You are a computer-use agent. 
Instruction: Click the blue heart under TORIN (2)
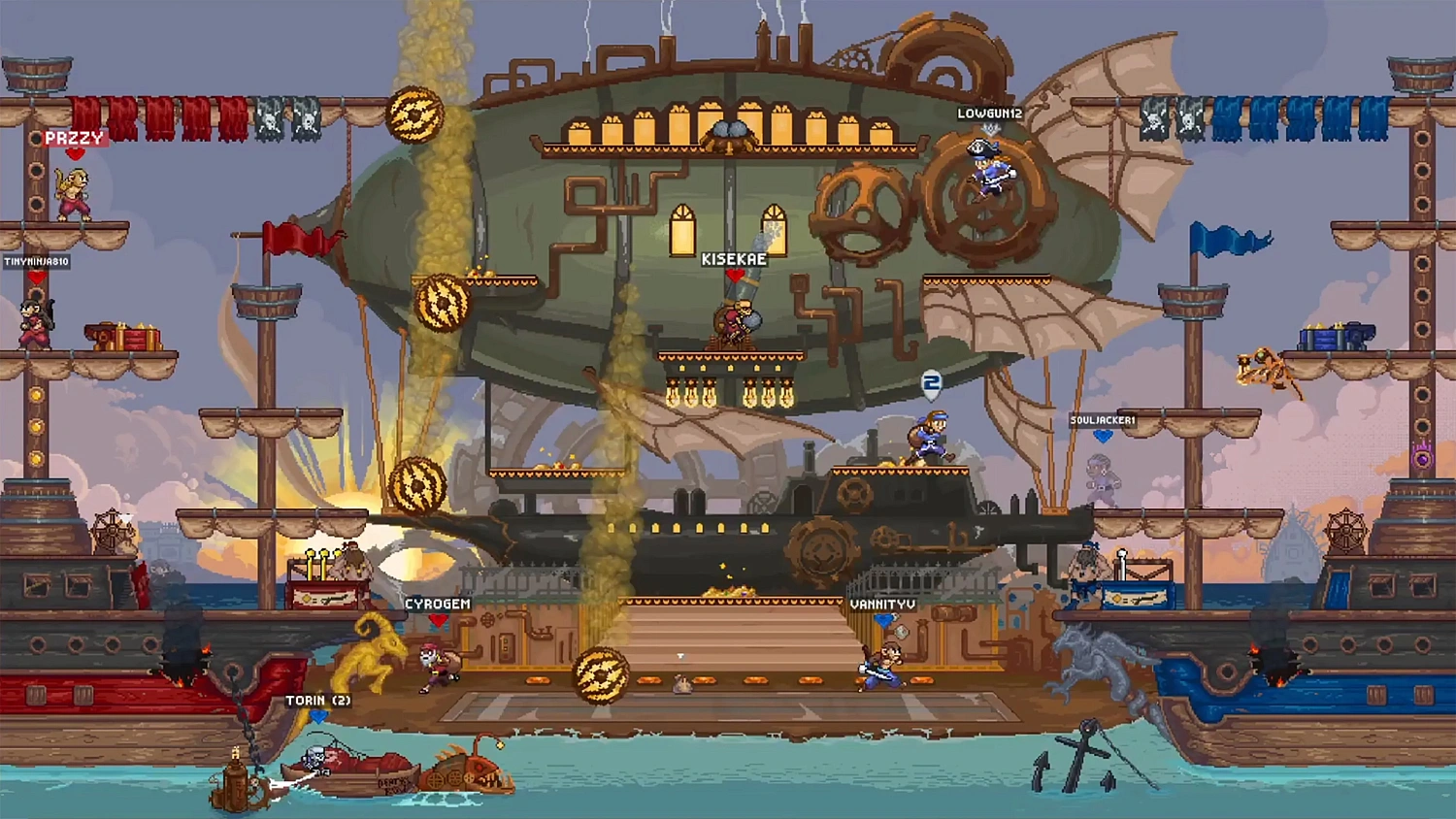[x=320, y=716]
